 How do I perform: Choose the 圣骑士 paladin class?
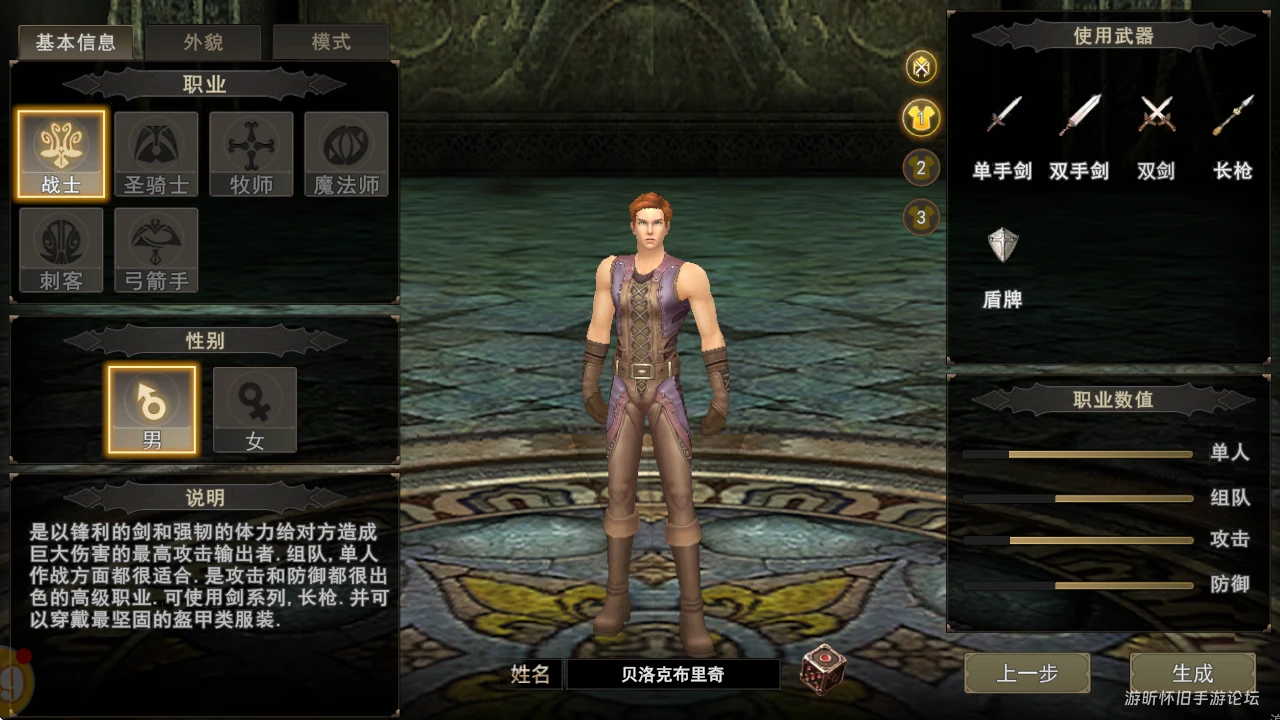(156, 154)
